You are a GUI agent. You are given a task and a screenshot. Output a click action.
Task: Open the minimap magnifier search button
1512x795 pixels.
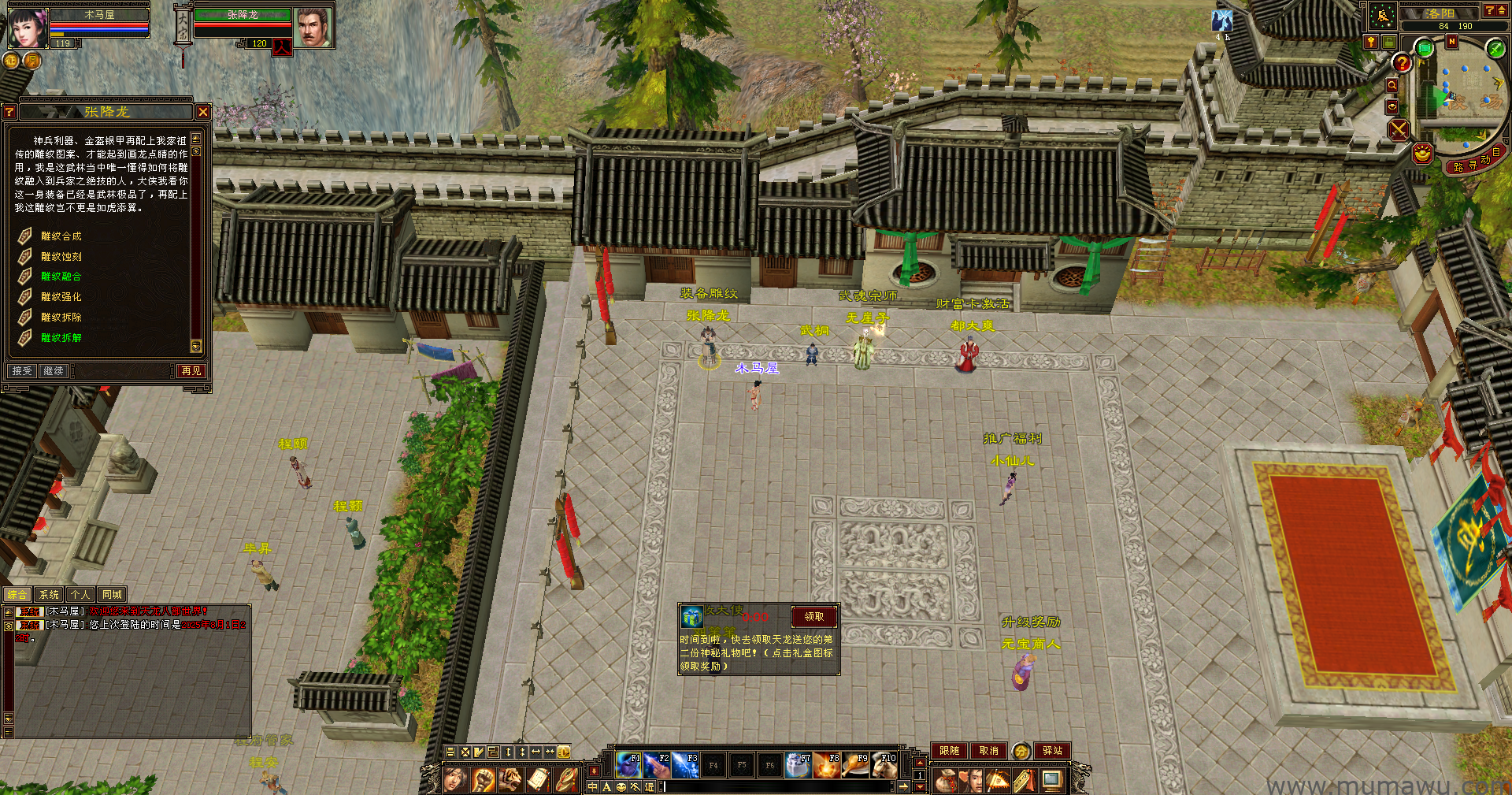pos(1392,85)
